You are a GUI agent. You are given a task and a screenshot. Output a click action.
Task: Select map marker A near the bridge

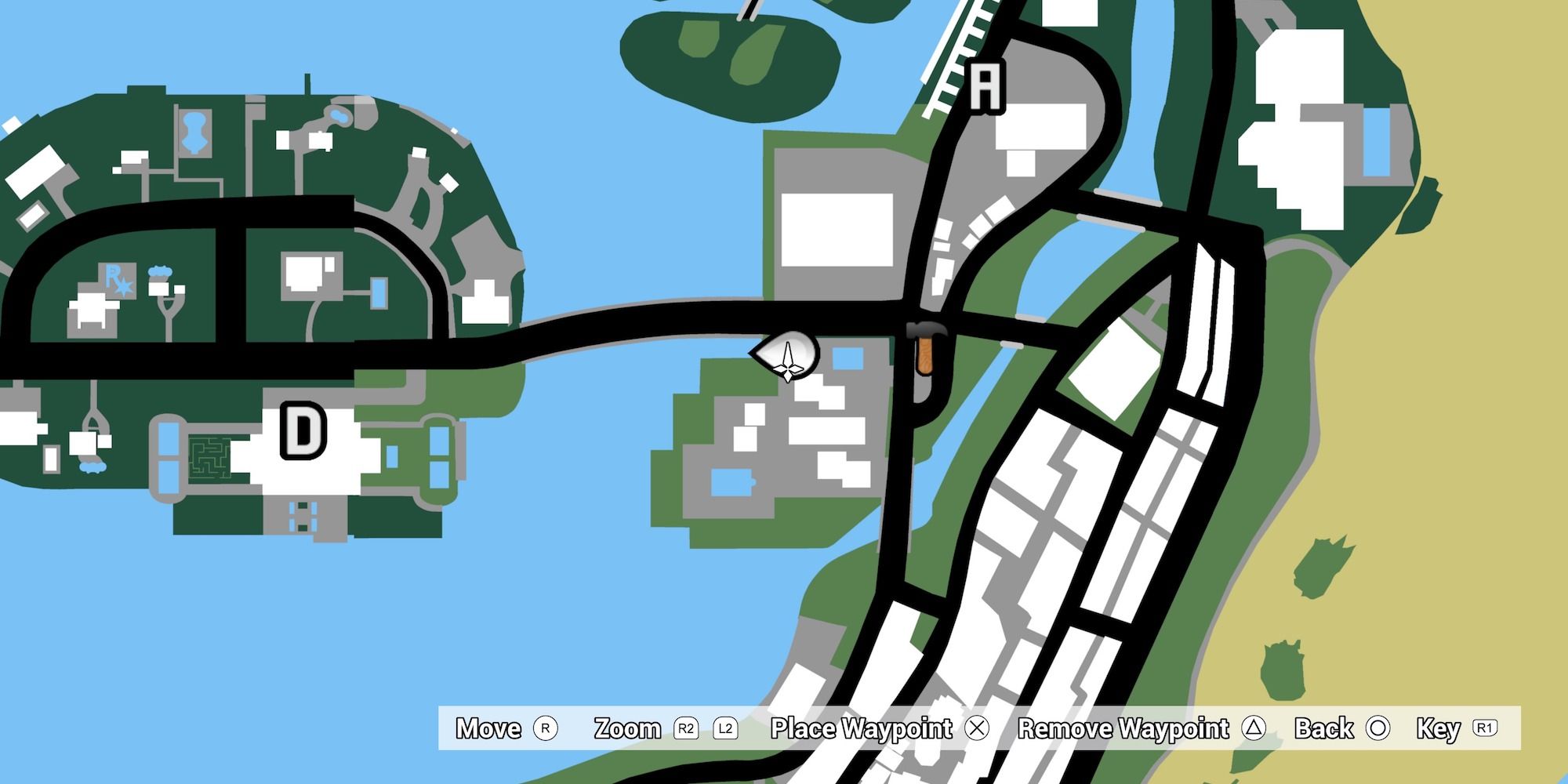(985, 85)
